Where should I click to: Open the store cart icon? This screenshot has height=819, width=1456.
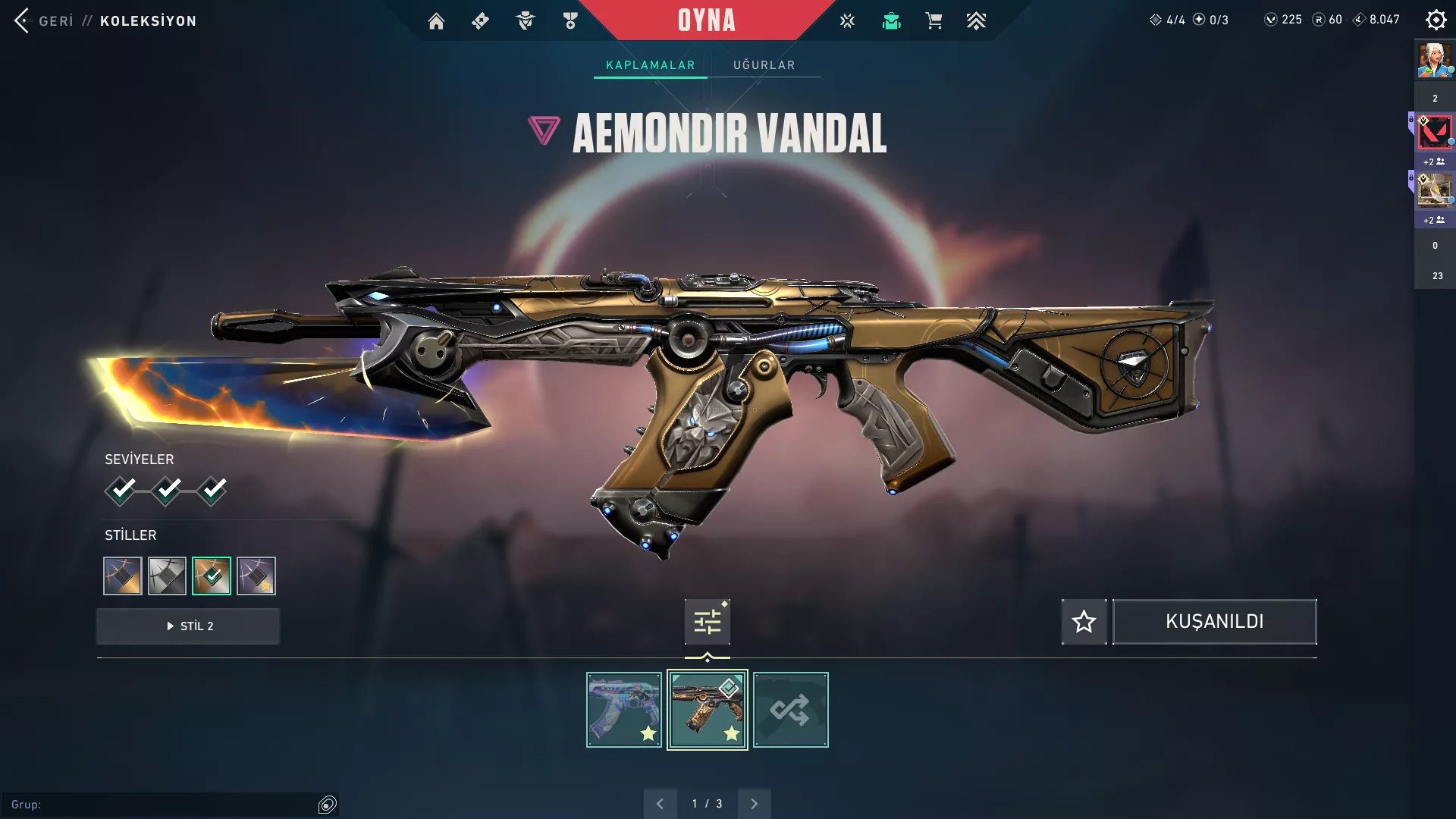[x=934, y=21]
